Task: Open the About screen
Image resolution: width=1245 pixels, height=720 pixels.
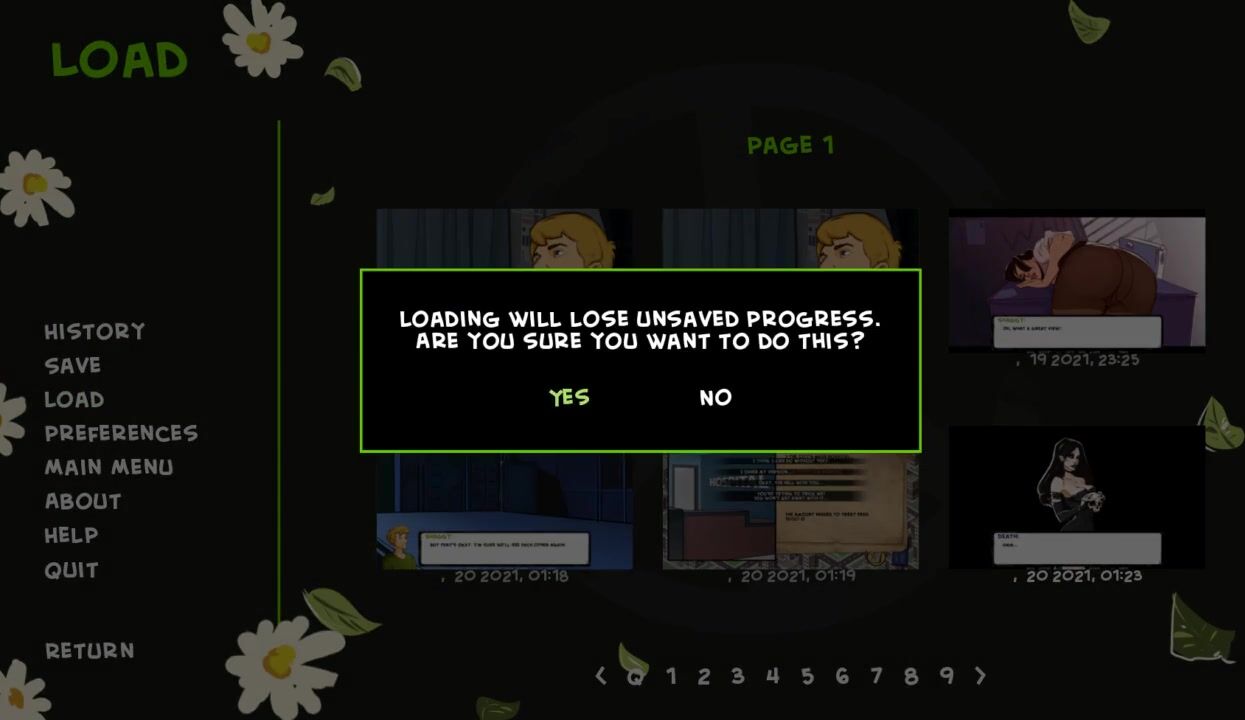Action: (83, 501)
